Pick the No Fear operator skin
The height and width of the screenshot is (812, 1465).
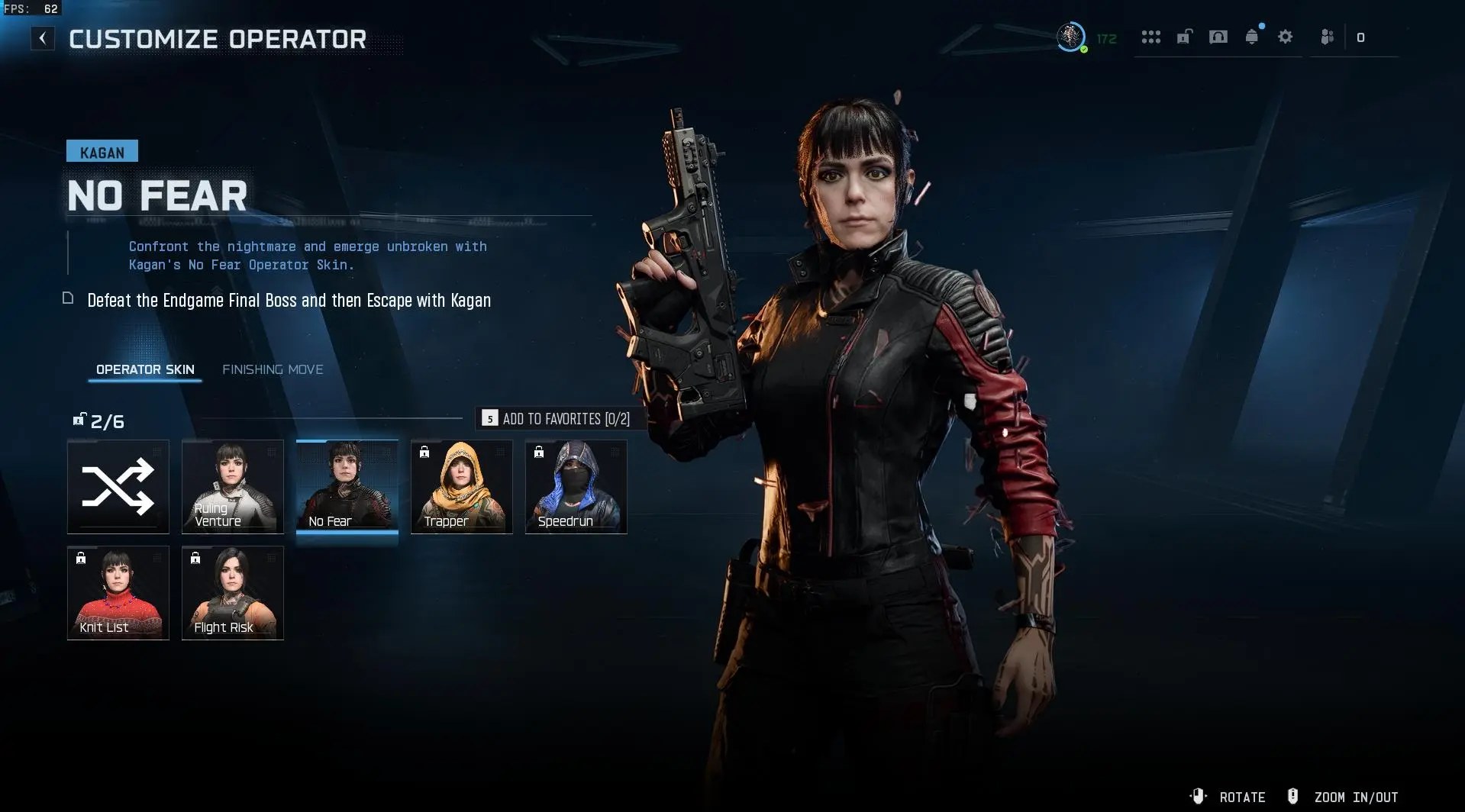(x=347, y=487)
